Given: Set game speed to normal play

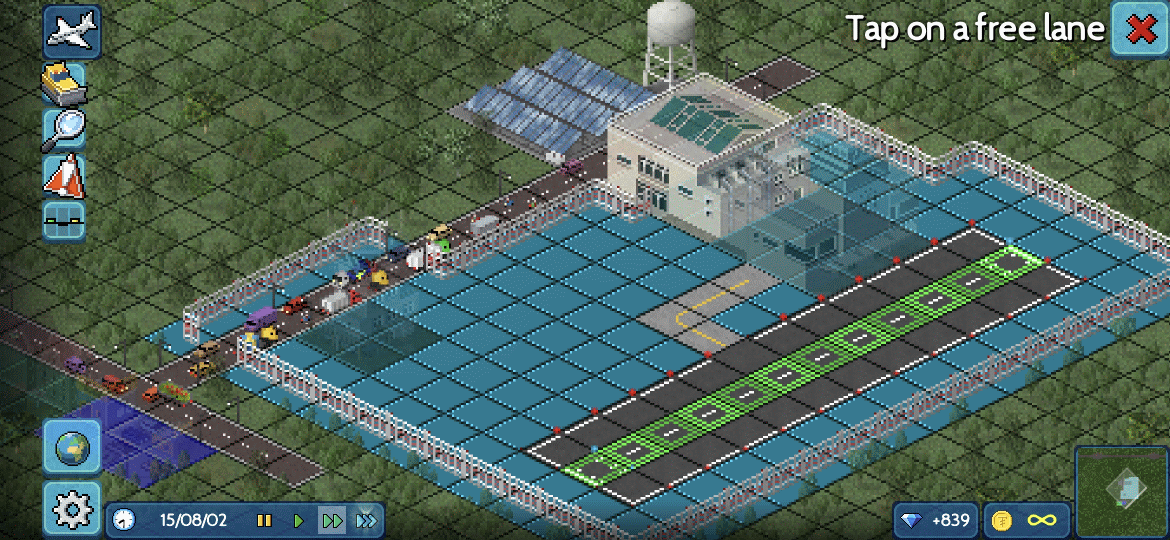Looking at the screenshot, I should pyautogui.click(x=298, y=520).
